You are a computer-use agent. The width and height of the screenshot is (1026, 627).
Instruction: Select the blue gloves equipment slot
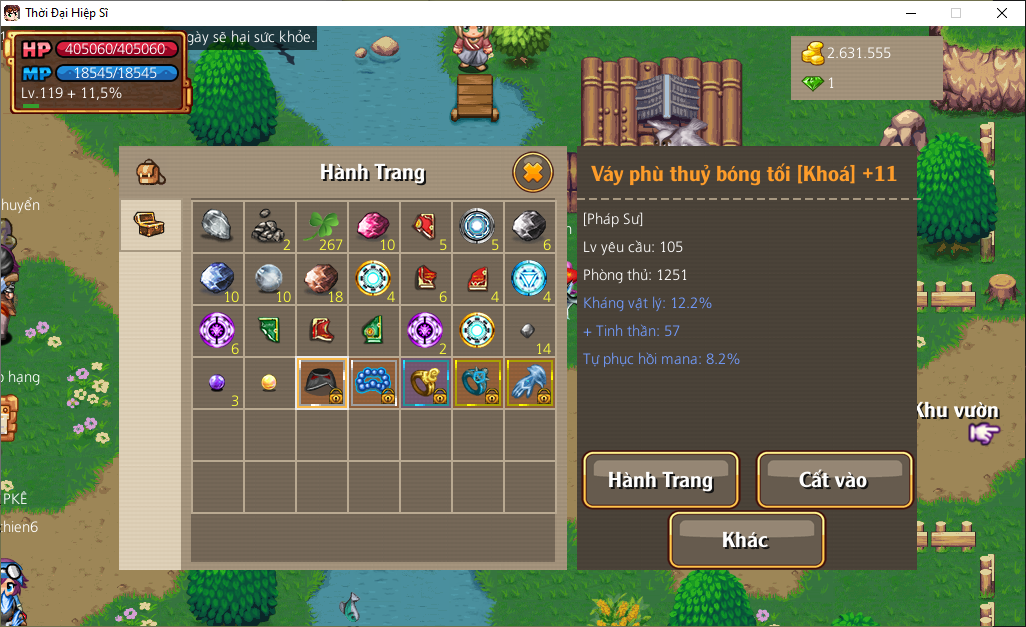pyautogui.click(x=530, y=383)
